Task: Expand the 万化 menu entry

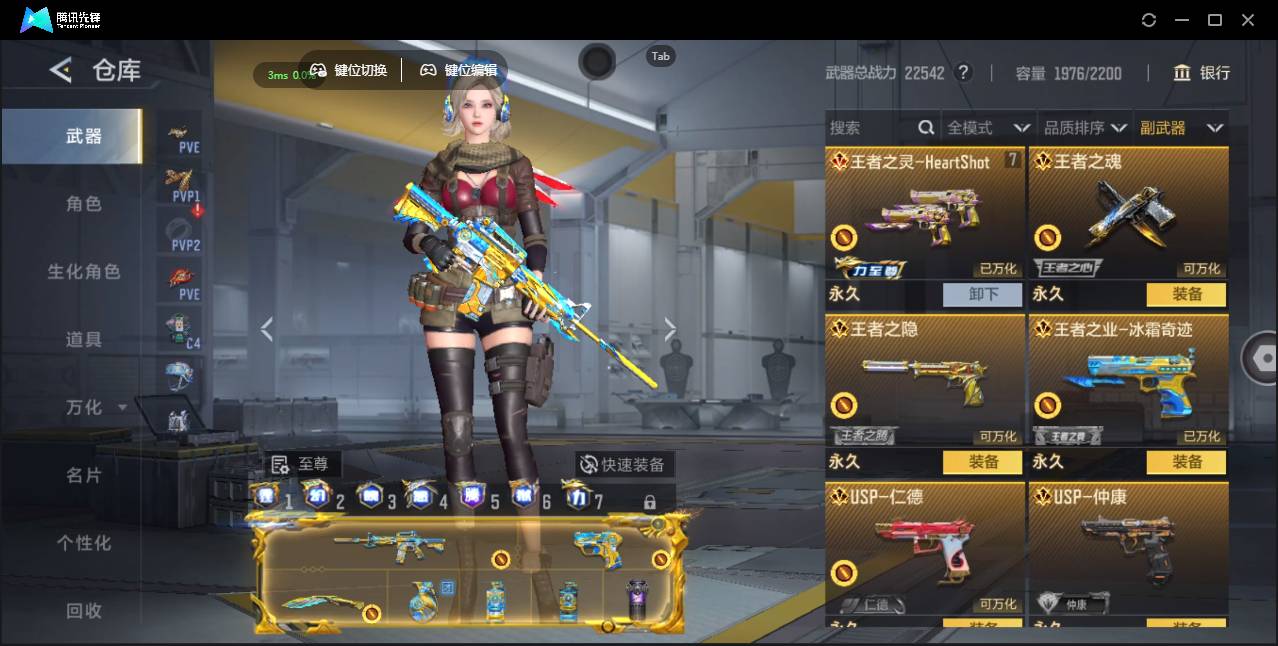Action: (x=95, y=408)
